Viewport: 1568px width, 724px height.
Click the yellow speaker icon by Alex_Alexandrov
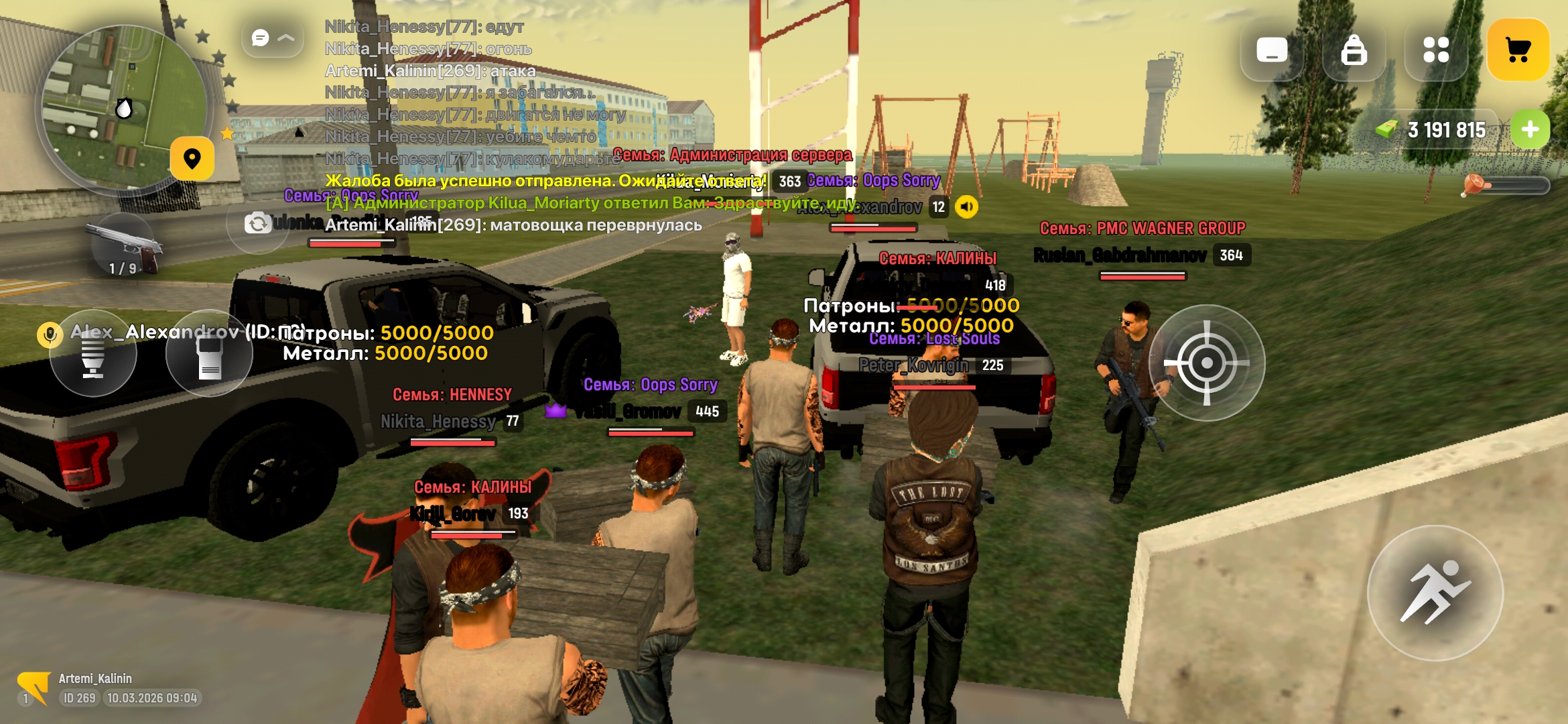click(966, 207)
